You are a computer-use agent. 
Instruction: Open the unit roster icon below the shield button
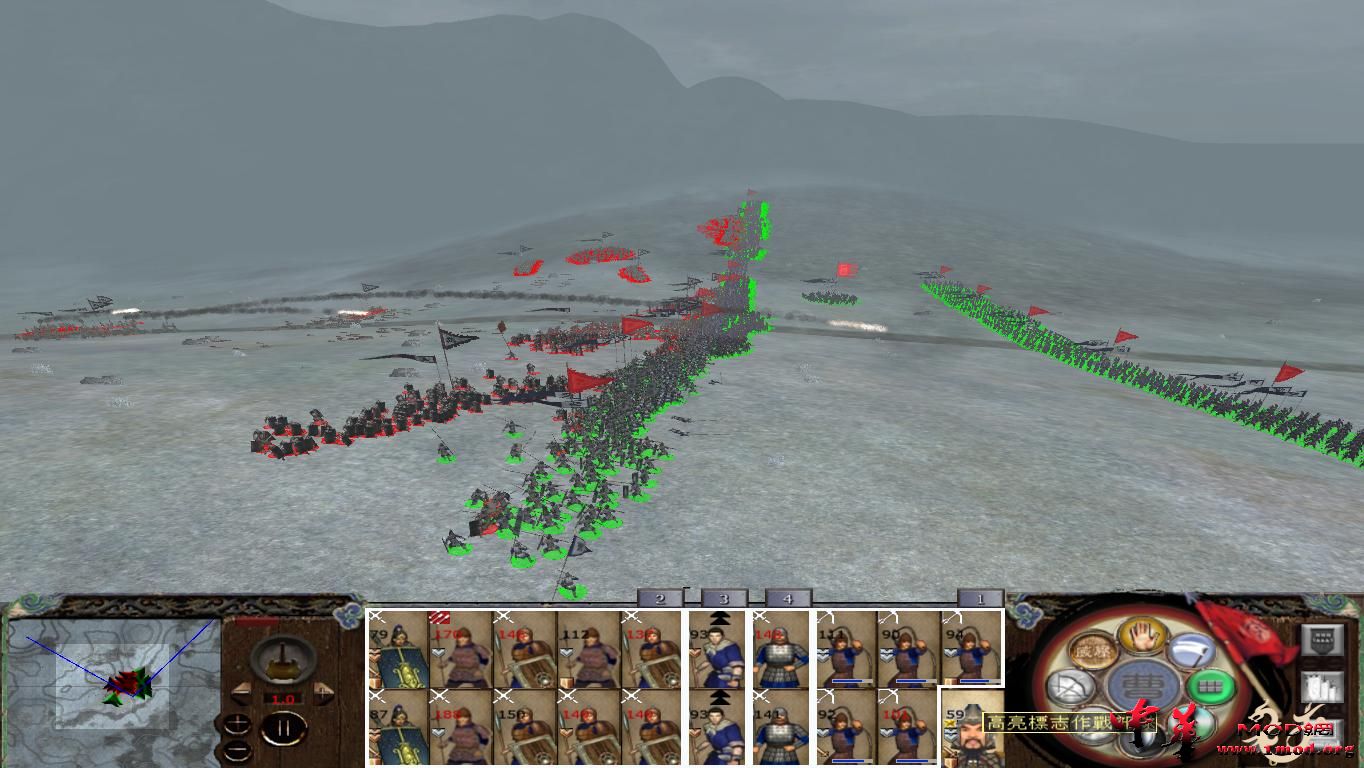[x=1321, y=686]
